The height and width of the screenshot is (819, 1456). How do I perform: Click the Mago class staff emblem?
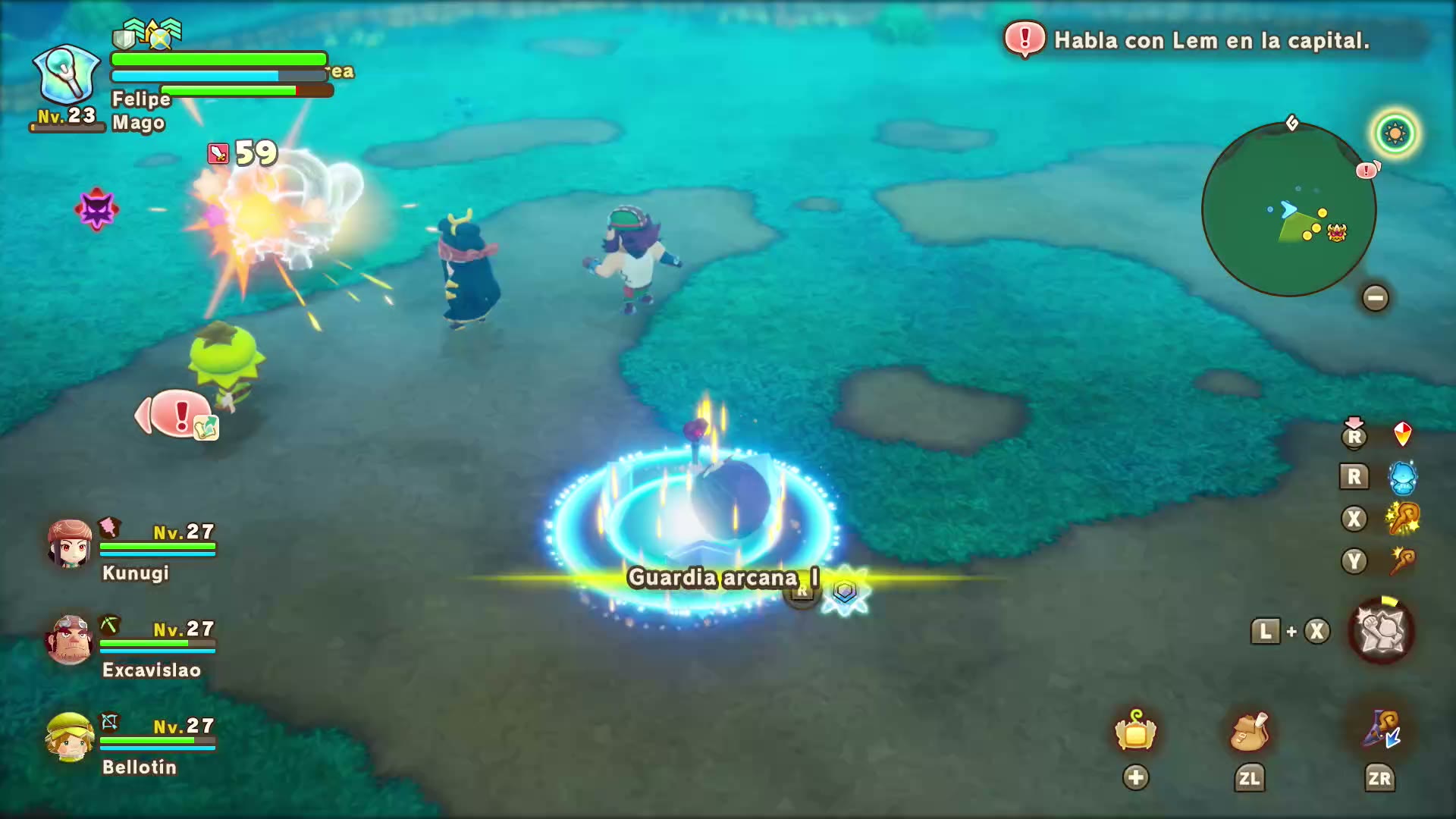[x=67, y=75]
